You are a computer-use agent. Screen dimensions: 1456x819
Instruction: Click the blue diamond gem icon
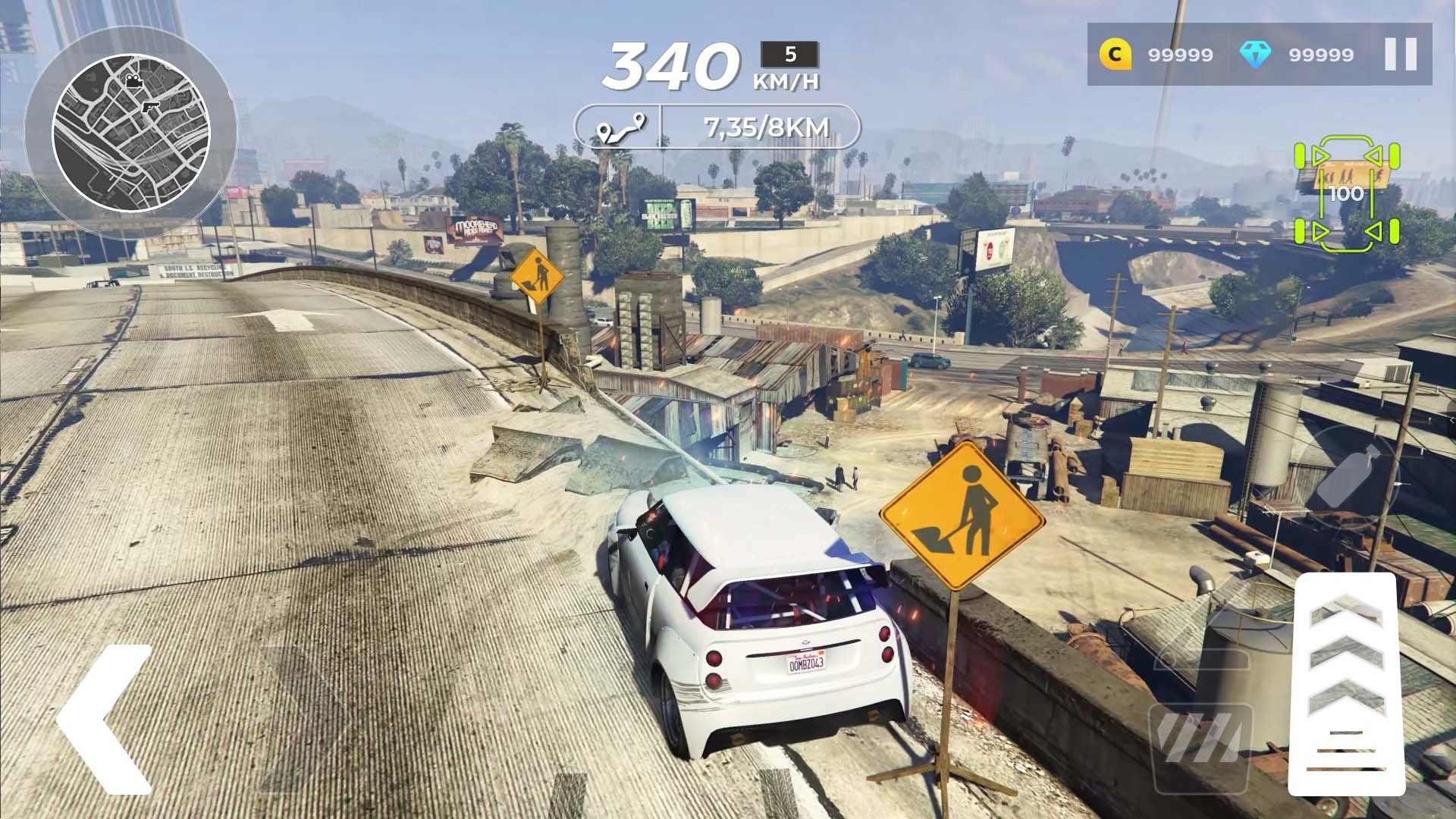coord(1255,55)
